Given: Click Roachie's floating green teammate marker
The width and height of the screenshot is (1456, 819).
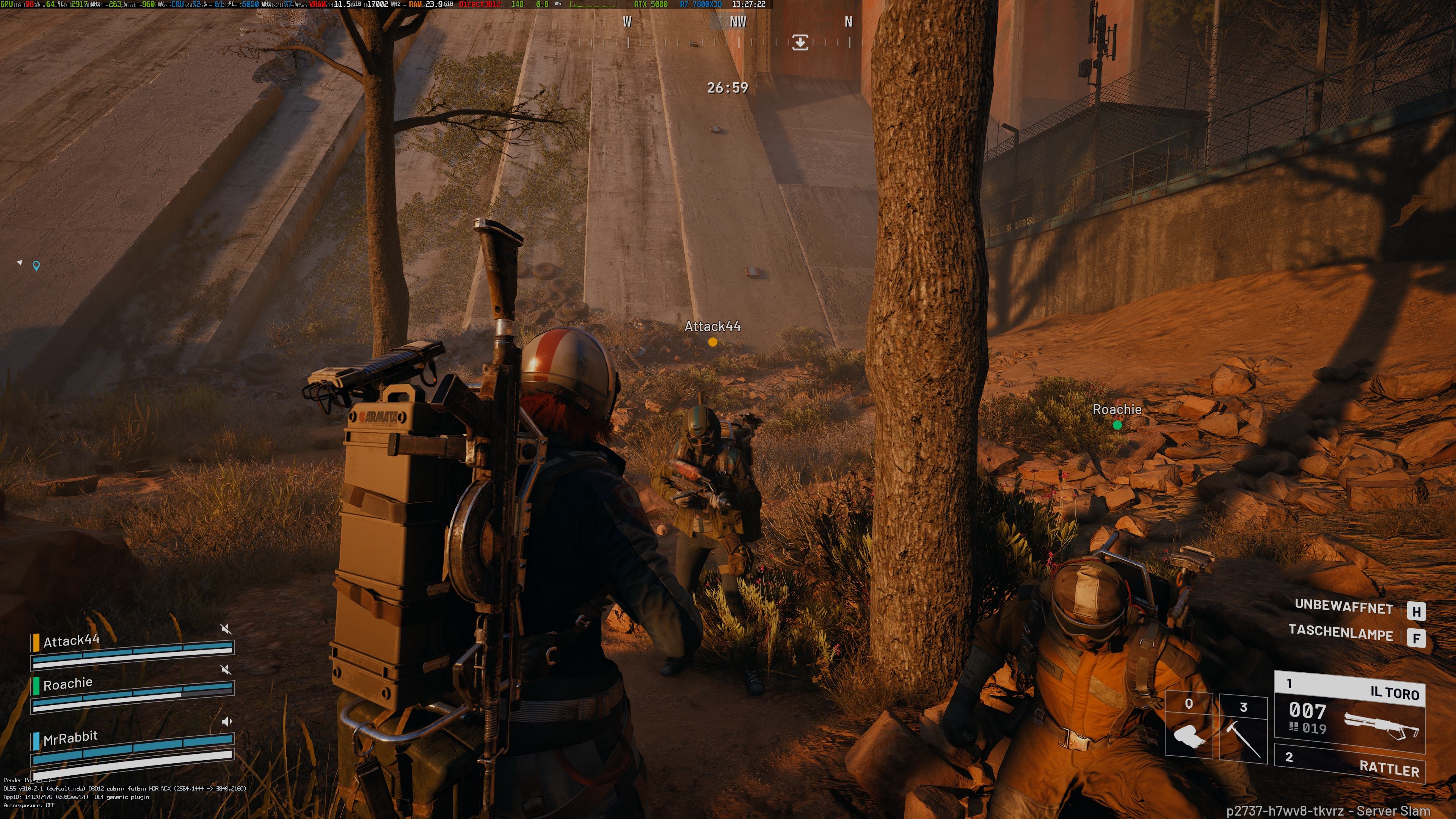Looking at the screenshot, I should [1117, 425].
